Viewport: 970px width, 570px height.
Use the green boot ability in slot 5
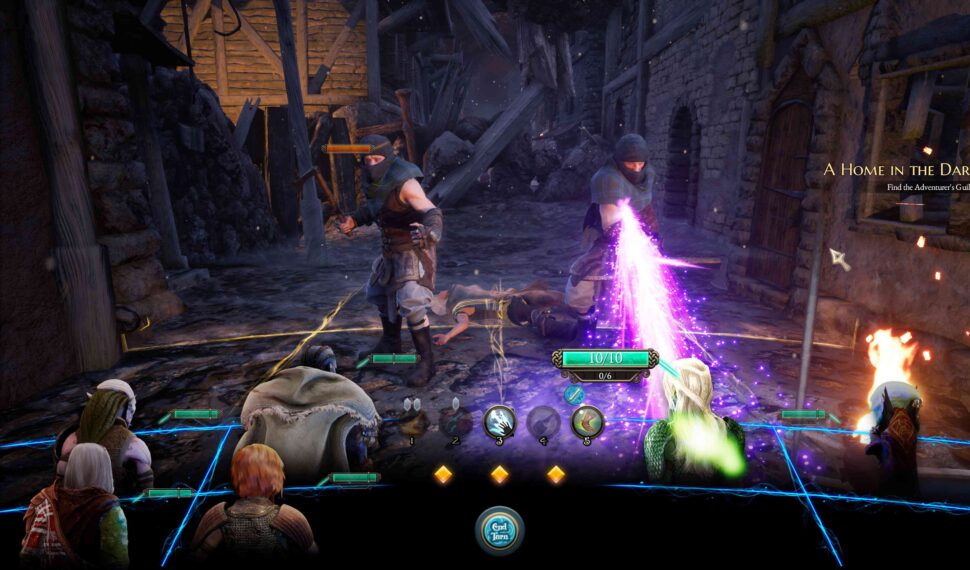[x=587, y=422]
